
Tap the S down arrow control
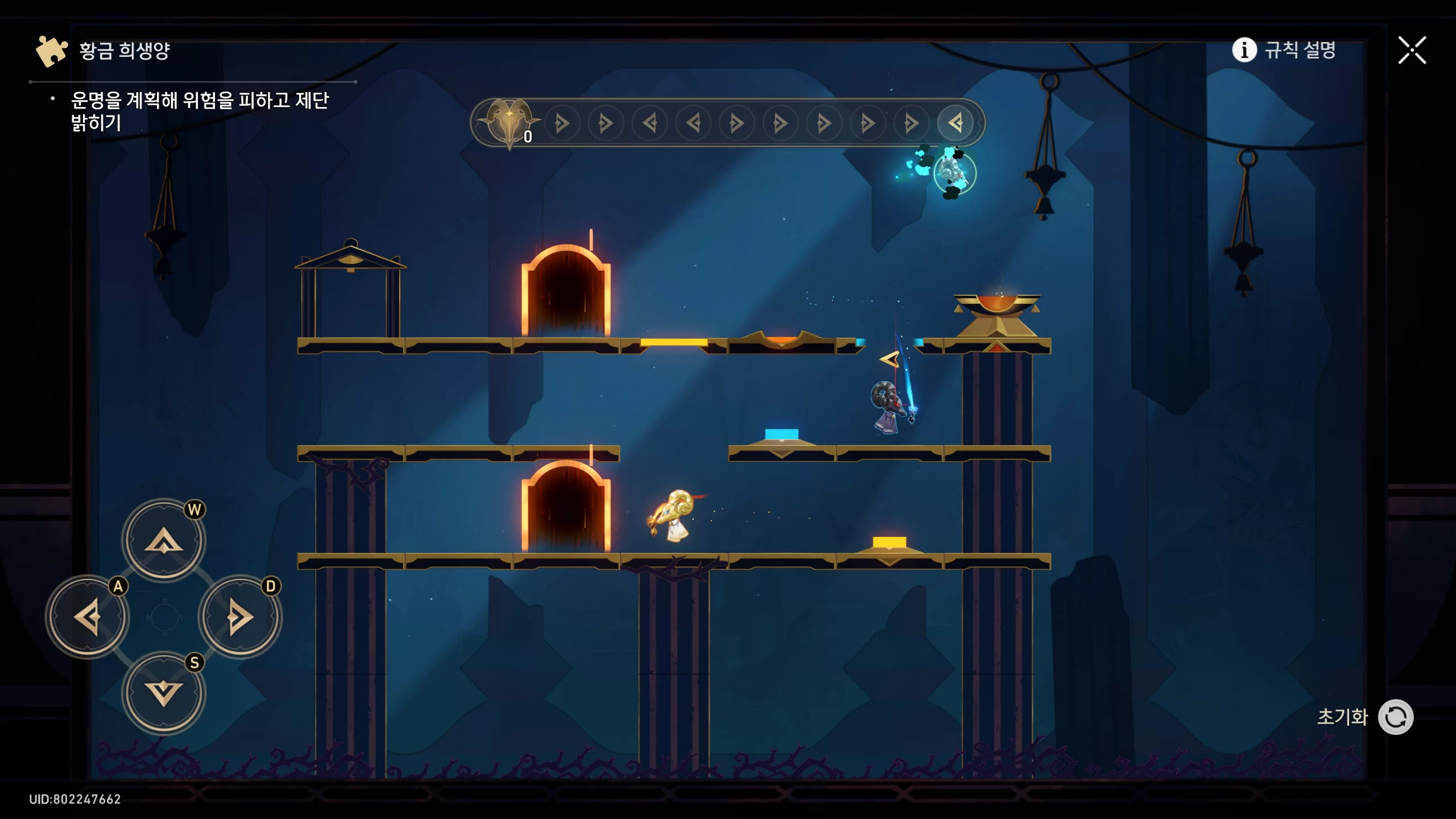pyautogui.click(x=164, y=693)
